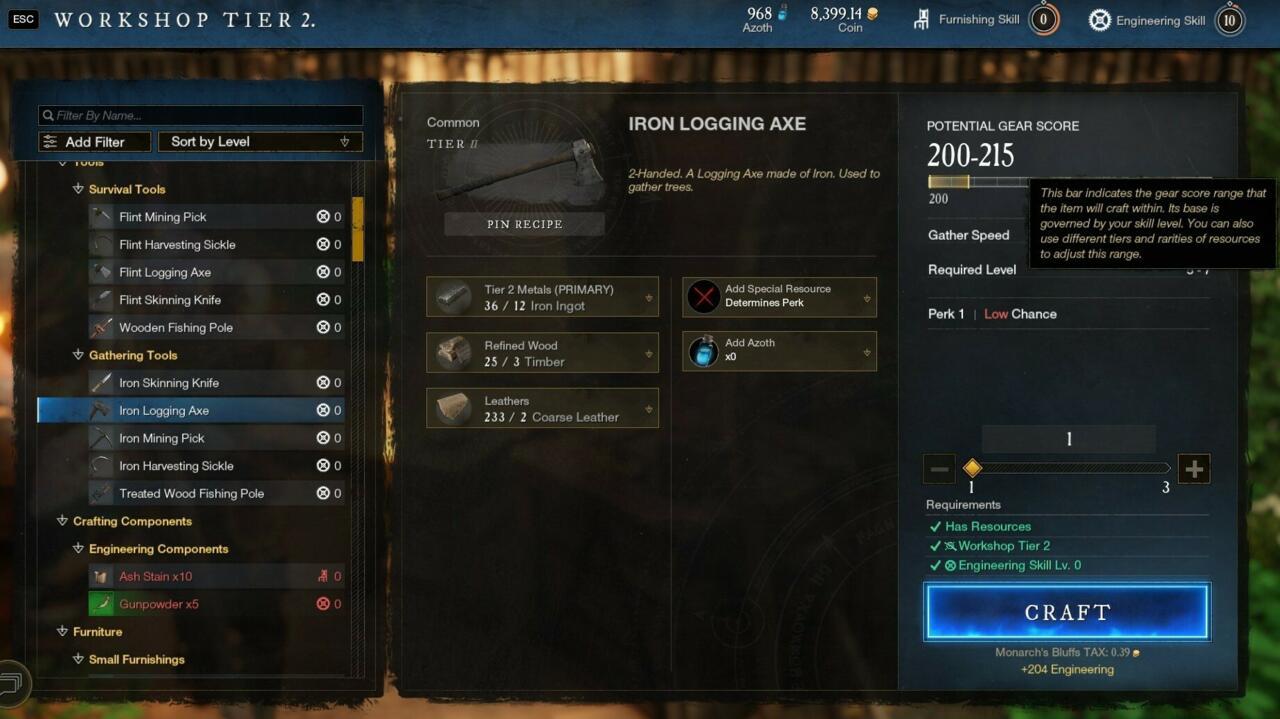Increase craft quantity with plus button
The width and height of the screenshot is (1280, 719).
(x=1194, y=468)
